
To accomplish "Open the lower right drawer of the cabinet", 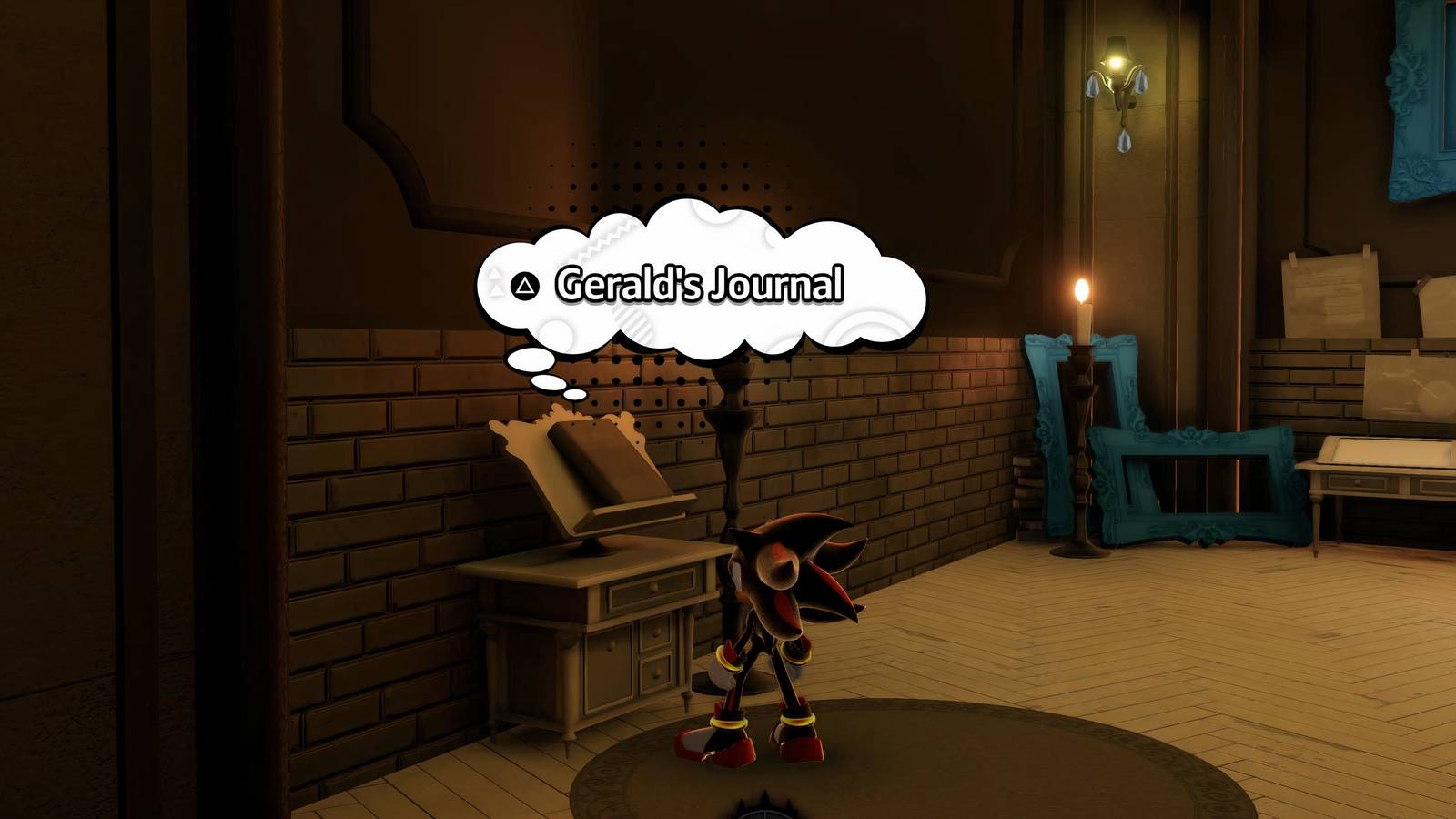I will pyautogui.click(x=655, y=673).
